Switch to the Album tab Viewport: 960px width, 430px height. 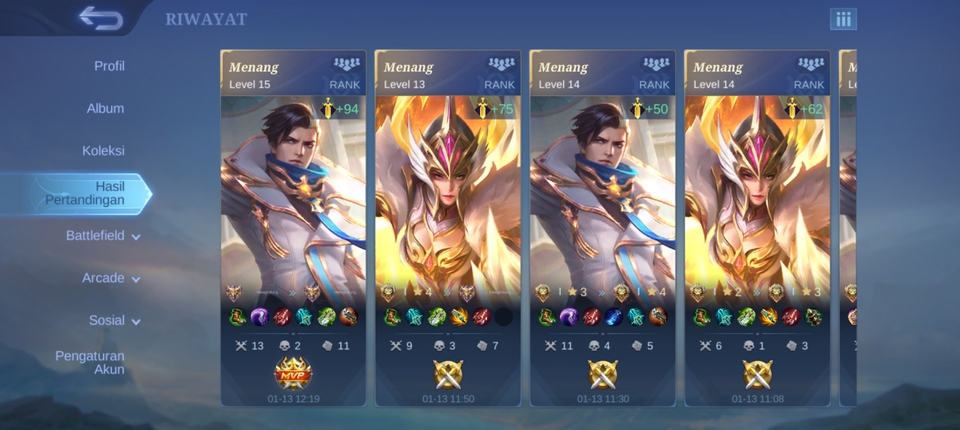pos(105,108)
